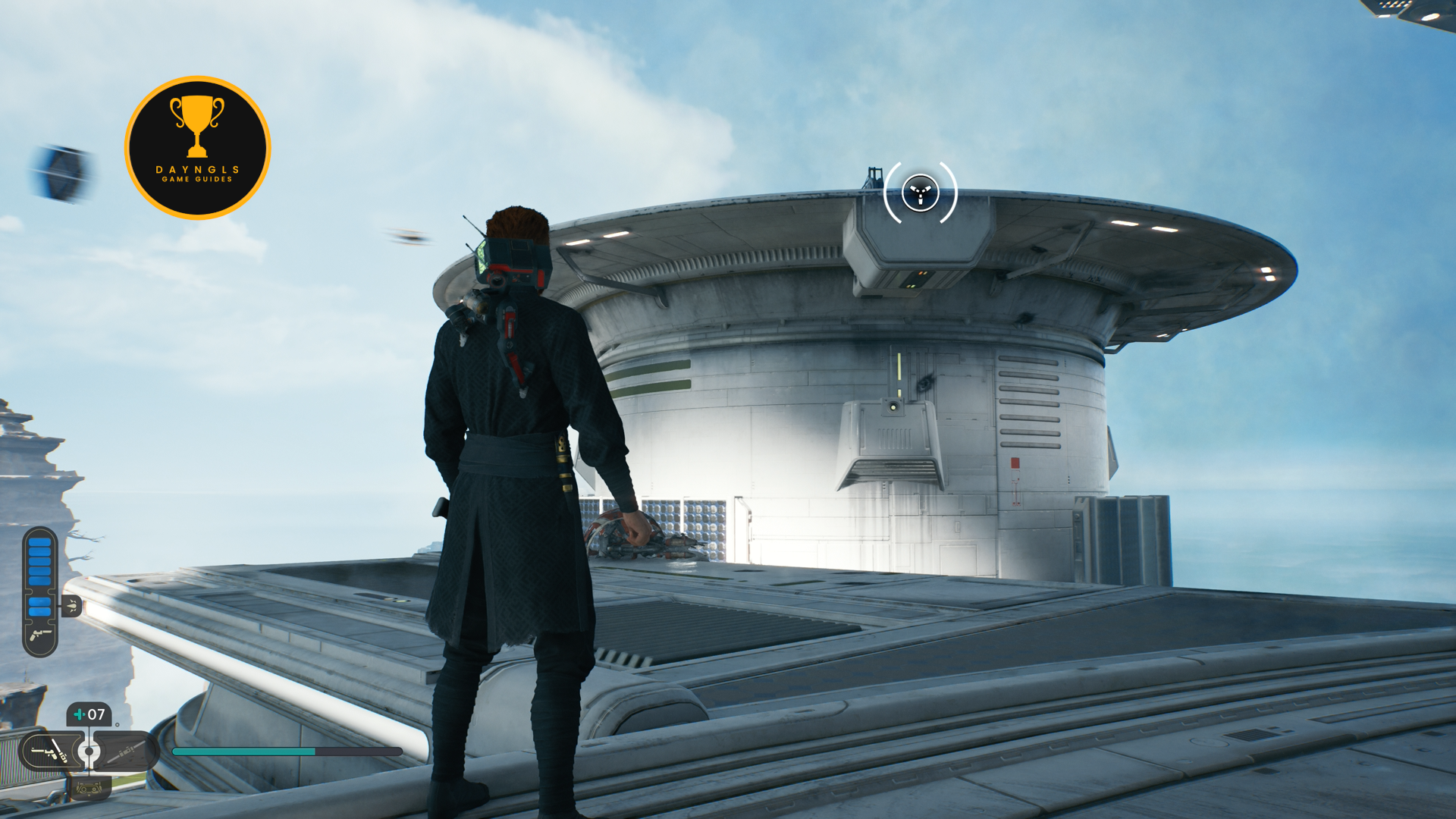
Task: Click the blaster pistol icon under ammo pips
Action: (39, 635)
